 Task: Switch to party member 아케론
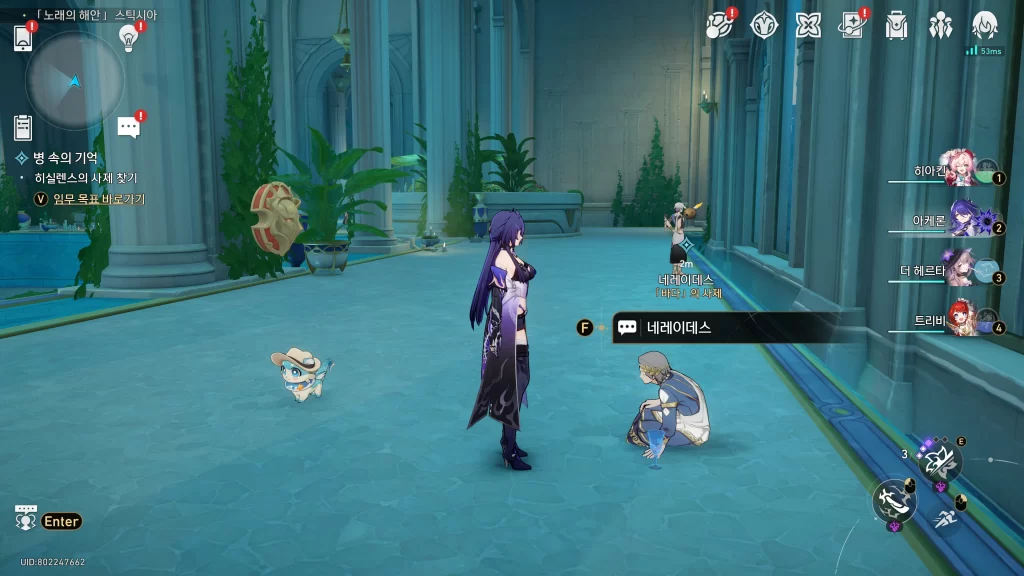(x=962, y=222)
